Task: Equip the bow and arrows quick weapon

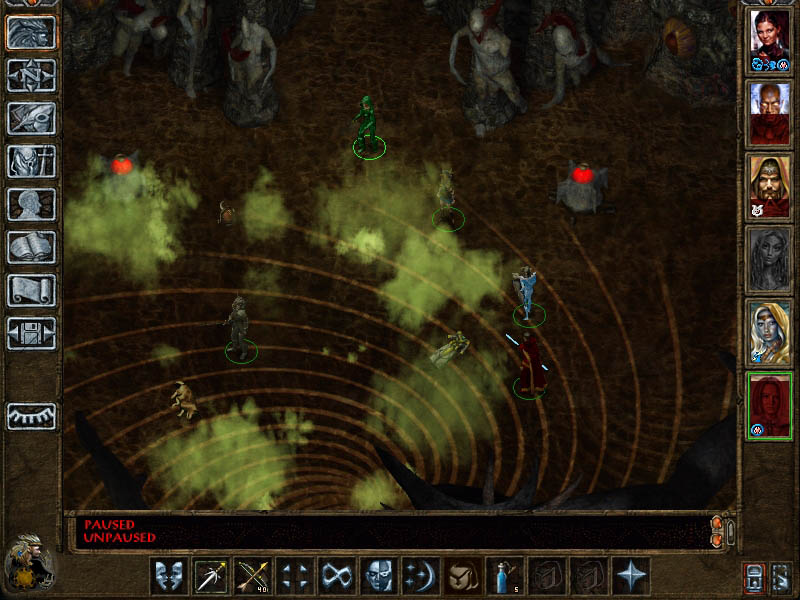Action: [253, 577]
